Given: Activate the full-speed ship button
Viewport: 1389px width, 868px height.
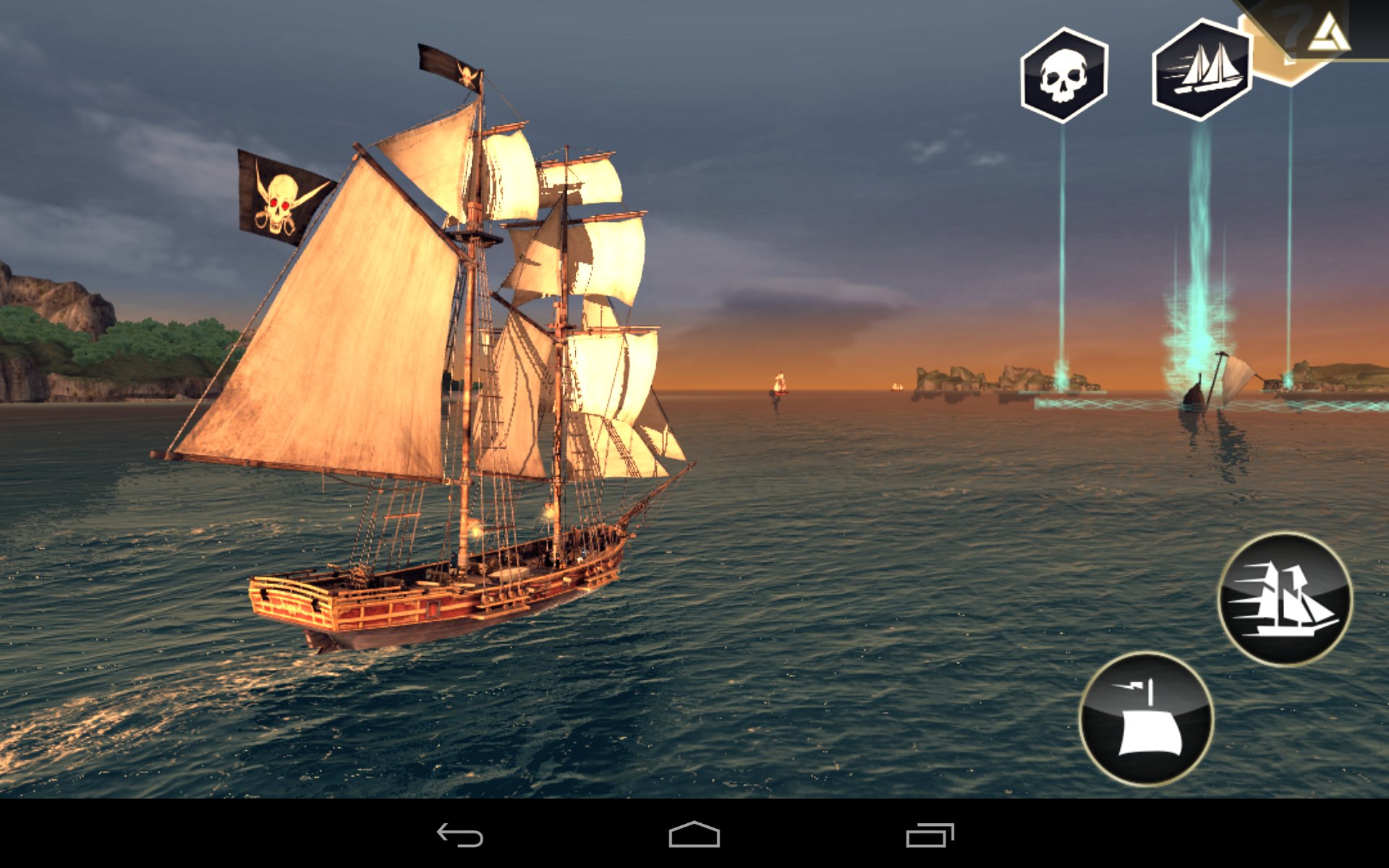Looking at the screenshot, I should 1285,599.
